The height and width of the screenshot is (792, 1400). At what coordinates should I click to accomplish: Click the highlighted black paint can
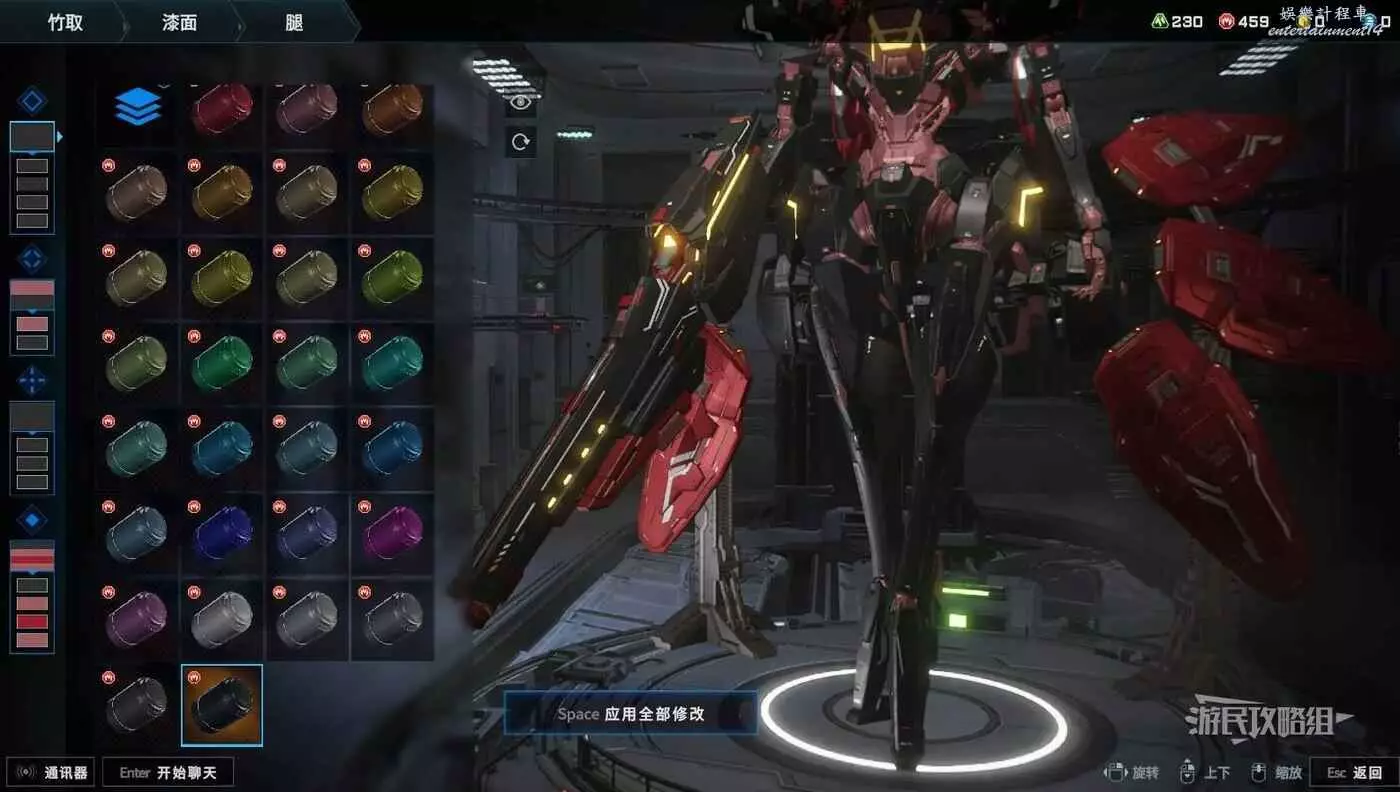[x=222, y=704]
